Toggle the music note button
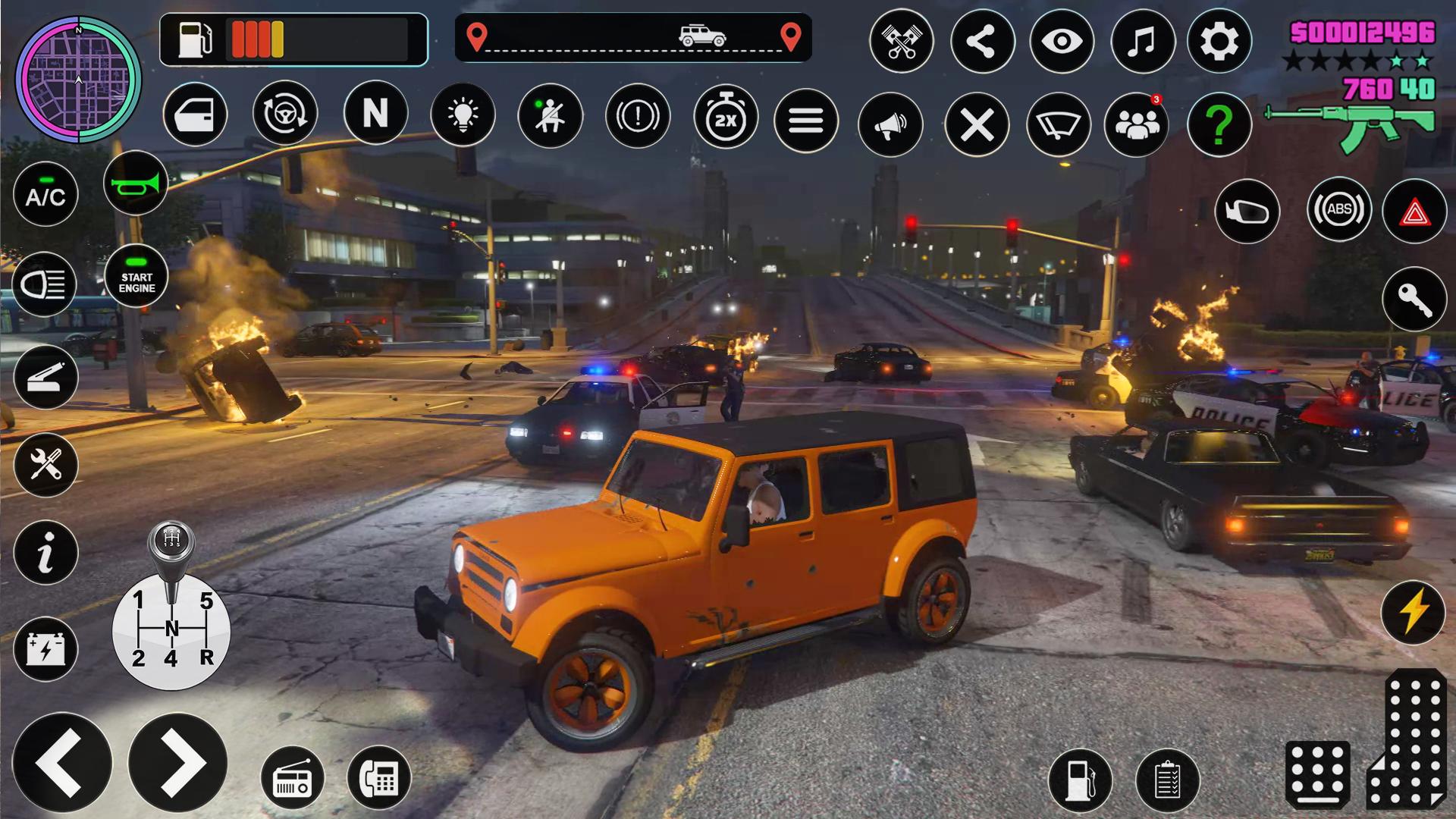1456x819 pixels. pos(1142,41)
